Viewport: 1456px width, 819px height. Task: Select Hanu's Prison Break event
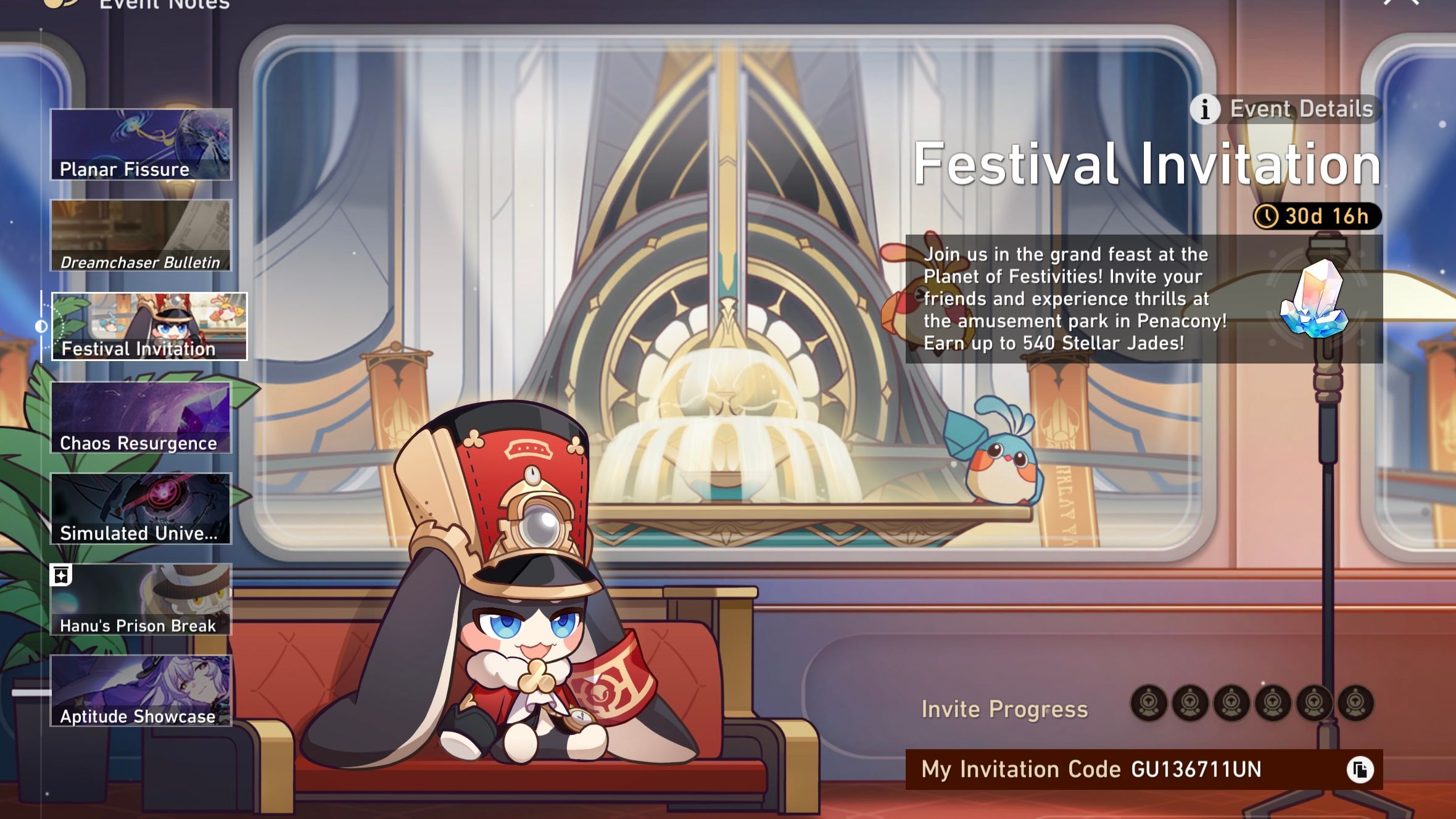pyautogui.click(x=141, y=601)
